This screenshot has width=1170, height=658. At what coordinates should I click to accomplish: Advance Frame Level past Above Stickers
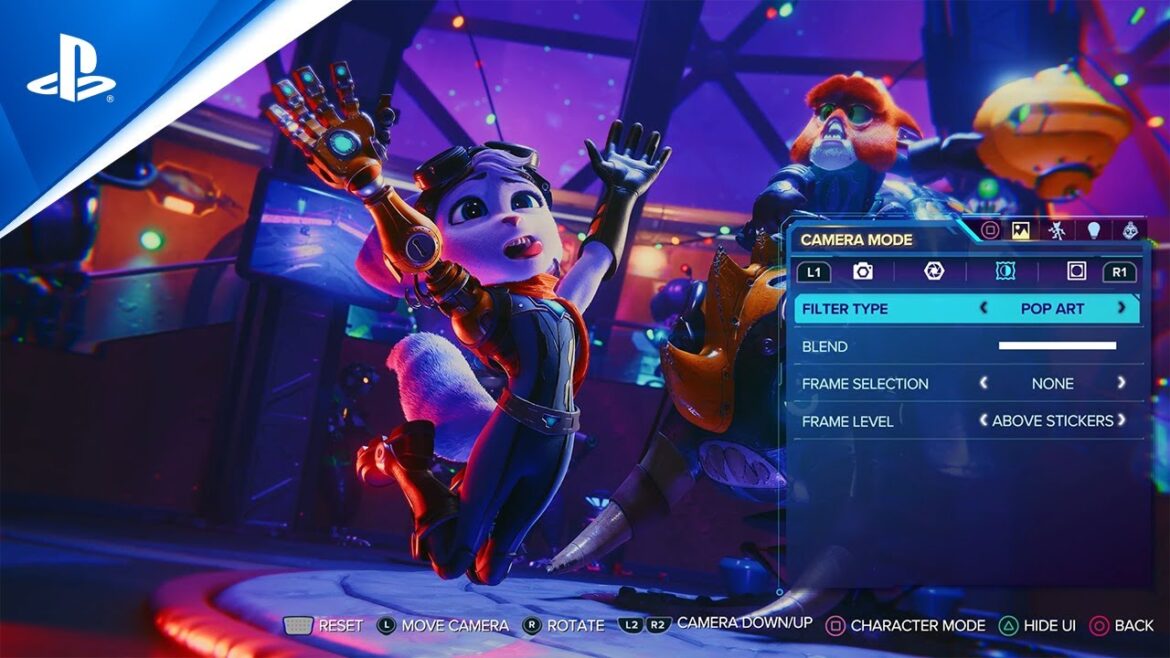[x=1121, y=421]
